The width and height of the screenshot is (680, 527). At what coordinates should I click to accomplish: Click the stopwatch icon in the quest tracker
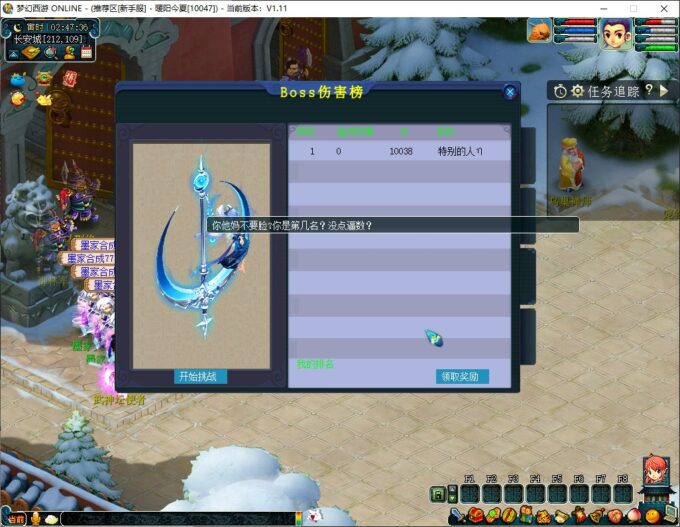click(560, 91)
